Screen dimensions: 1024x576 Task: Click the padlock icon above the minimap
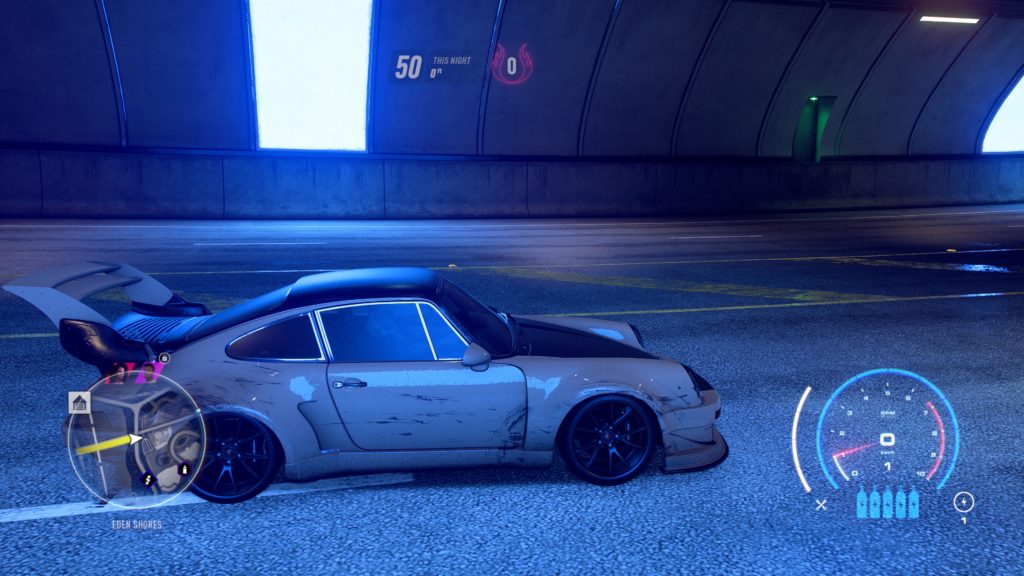coord(164,358)
